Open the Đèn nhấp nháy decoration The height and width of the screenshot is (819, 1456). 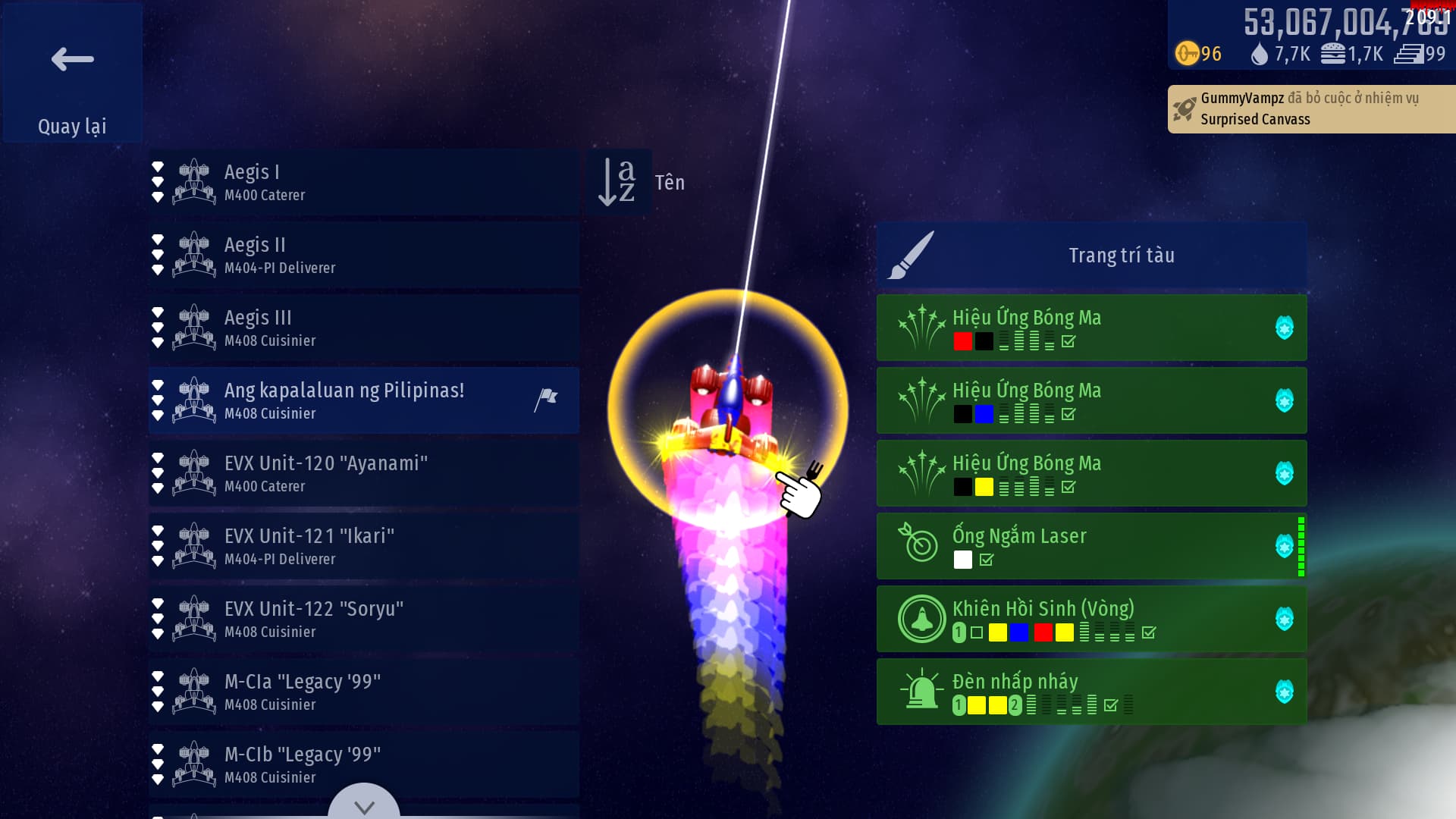pyautogui.click(x=1091, y=692)
